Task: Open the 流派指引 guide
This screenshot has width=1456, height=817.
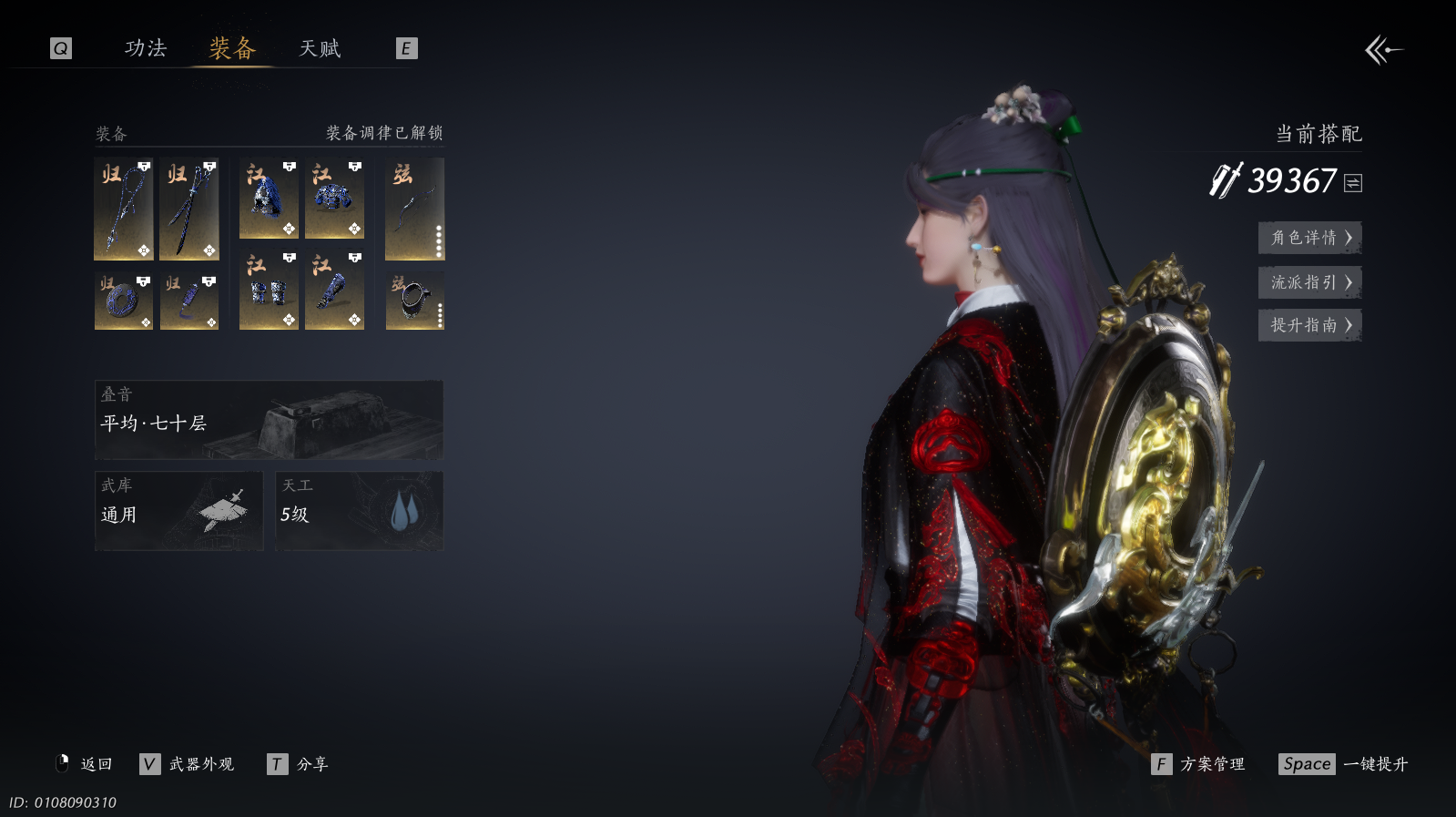Action: tap(1309, 282)
